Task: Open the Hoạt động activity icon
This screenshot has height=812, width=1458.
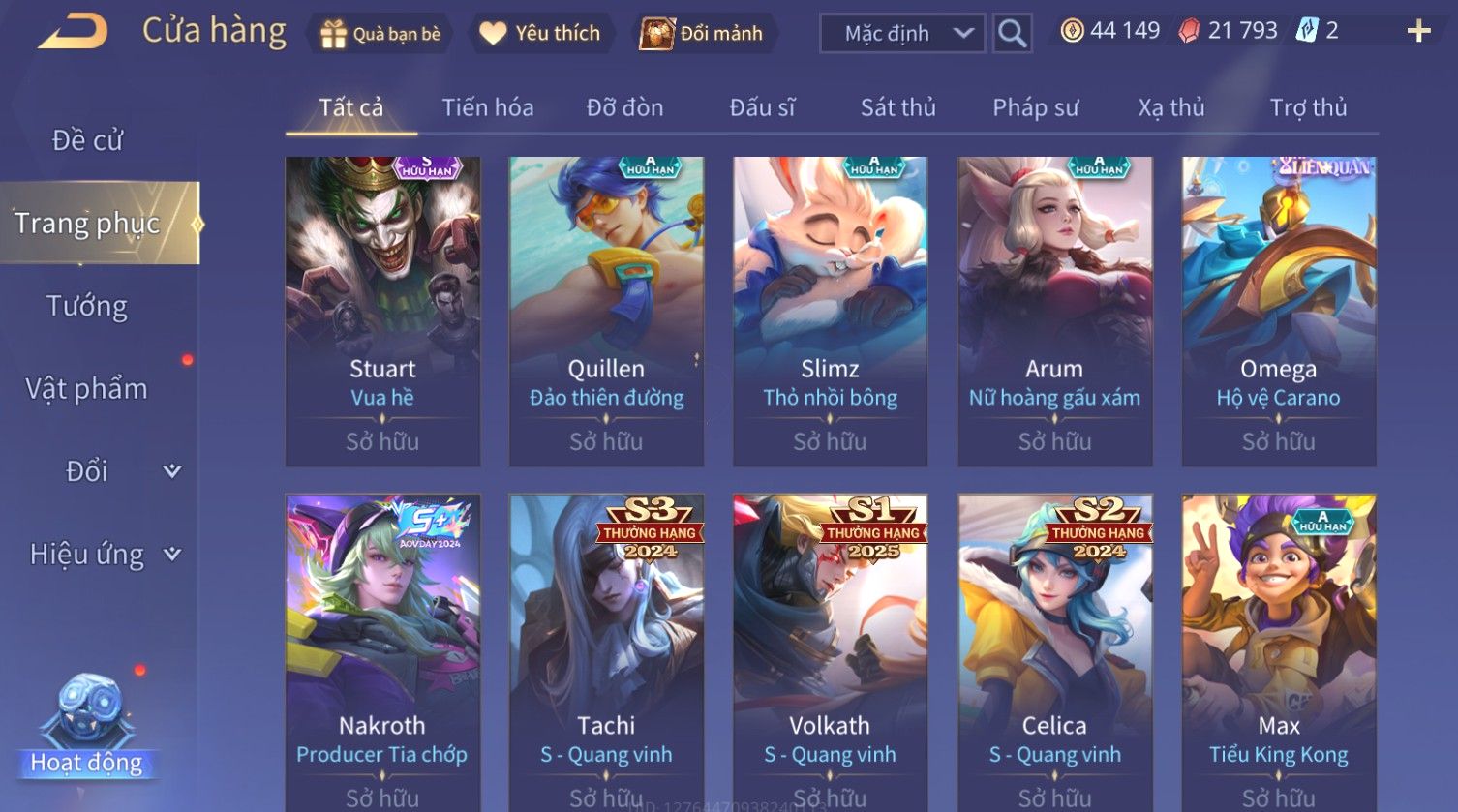Action: [87, 728]
